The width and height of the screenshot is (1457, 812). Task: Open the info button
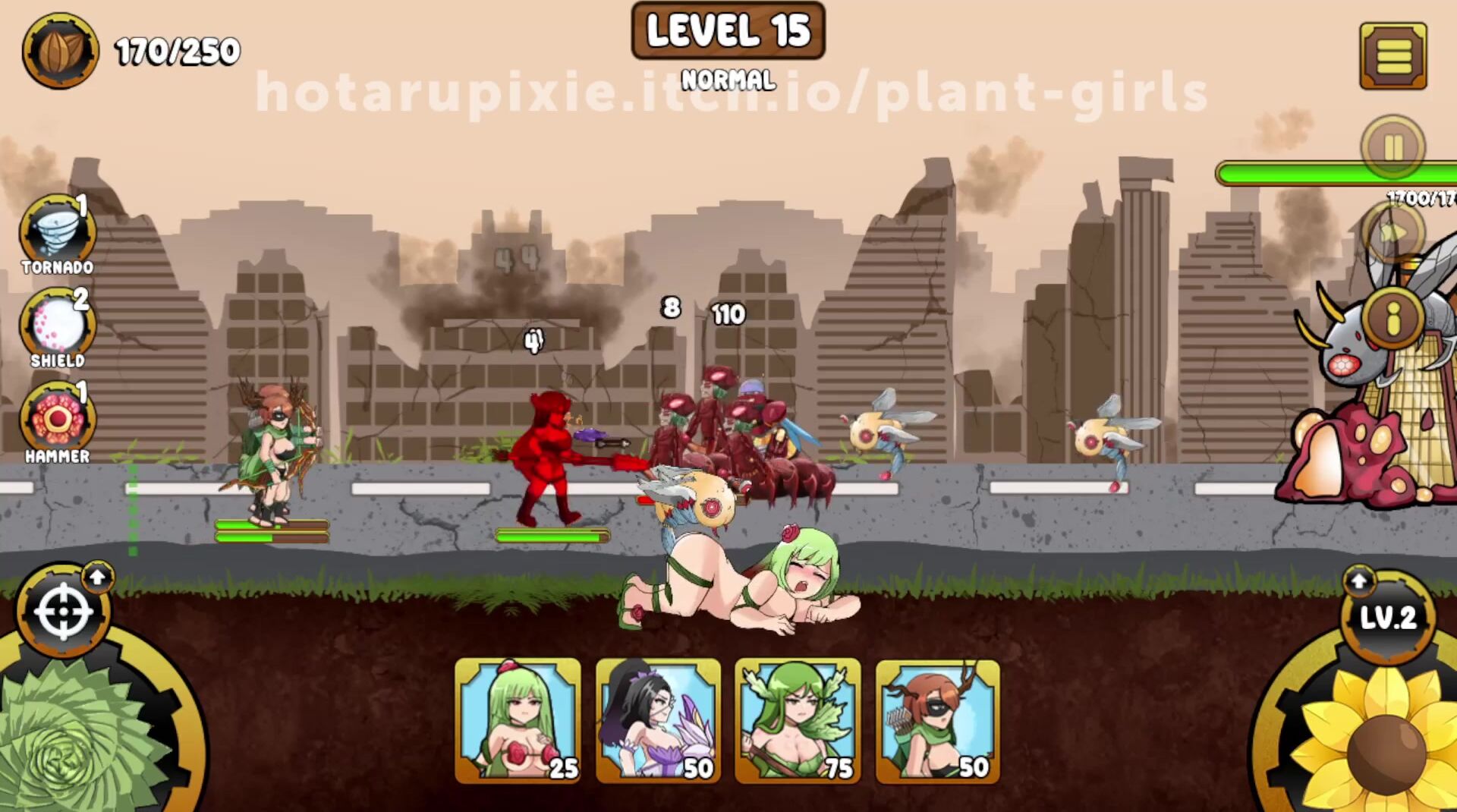(1392, 319)
